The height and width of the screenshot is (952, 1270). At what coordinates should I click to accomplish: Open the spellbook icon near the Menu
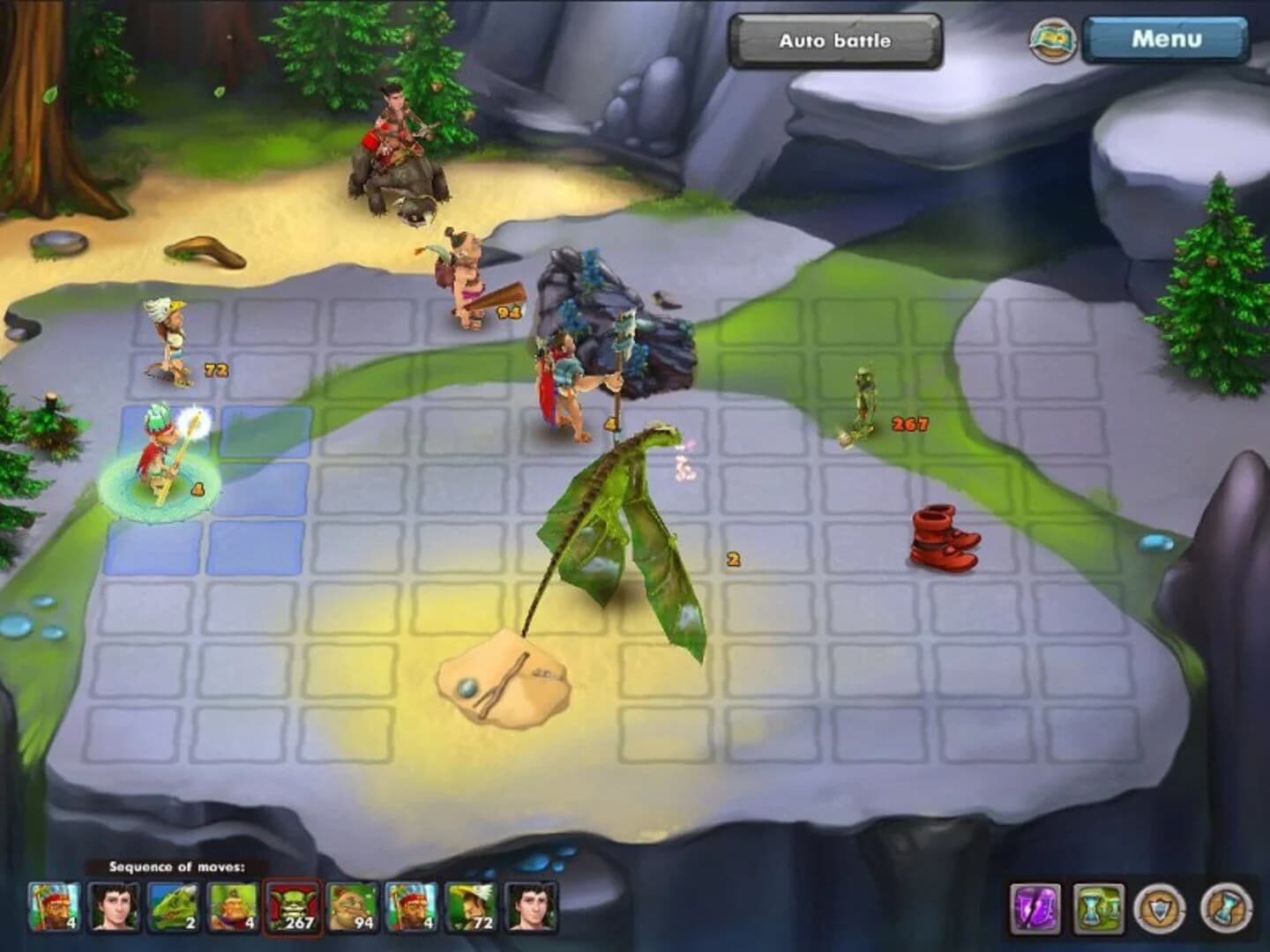coord(1056,40)
